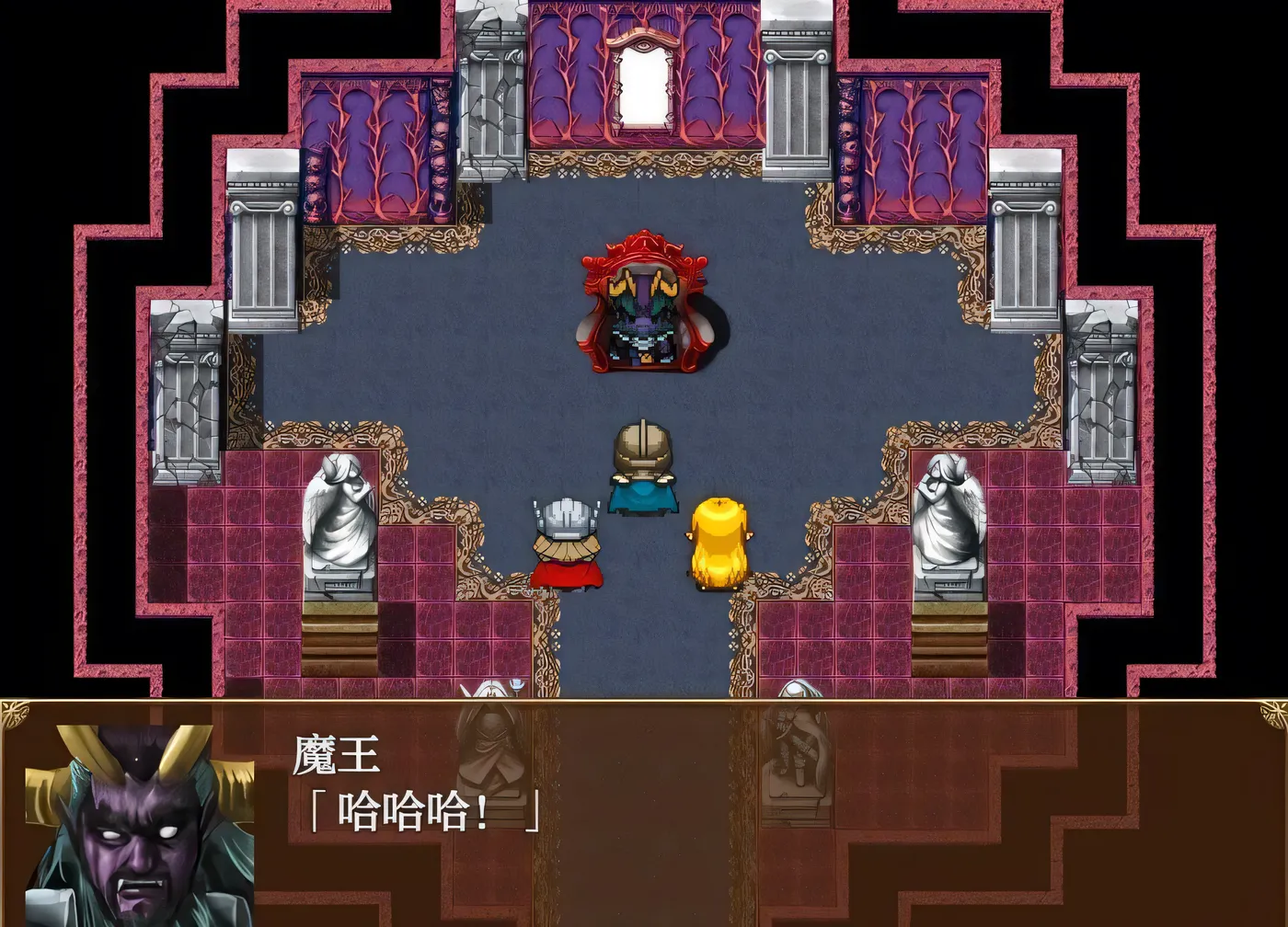
Task: Select the white doorway at the top center
Action: (644, 83)
